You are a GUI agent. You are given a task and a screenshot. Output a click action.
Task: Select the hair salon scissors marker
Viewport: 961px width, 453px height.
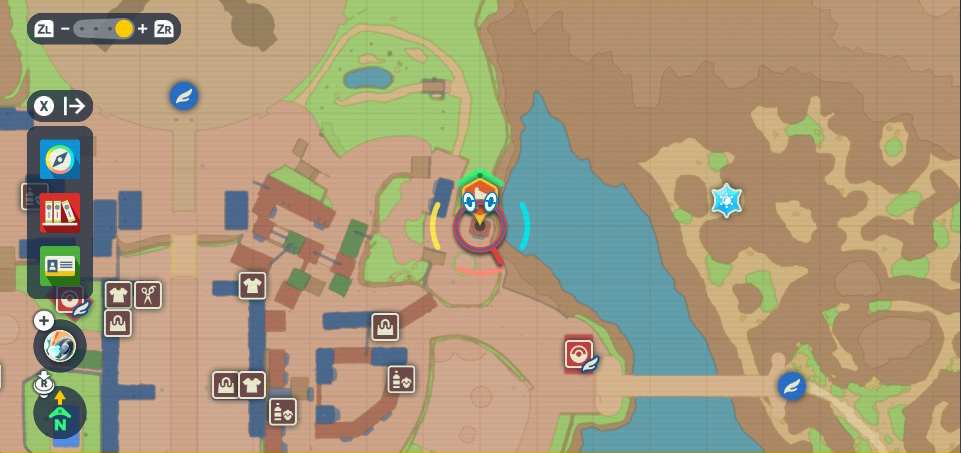coord(148,294)
